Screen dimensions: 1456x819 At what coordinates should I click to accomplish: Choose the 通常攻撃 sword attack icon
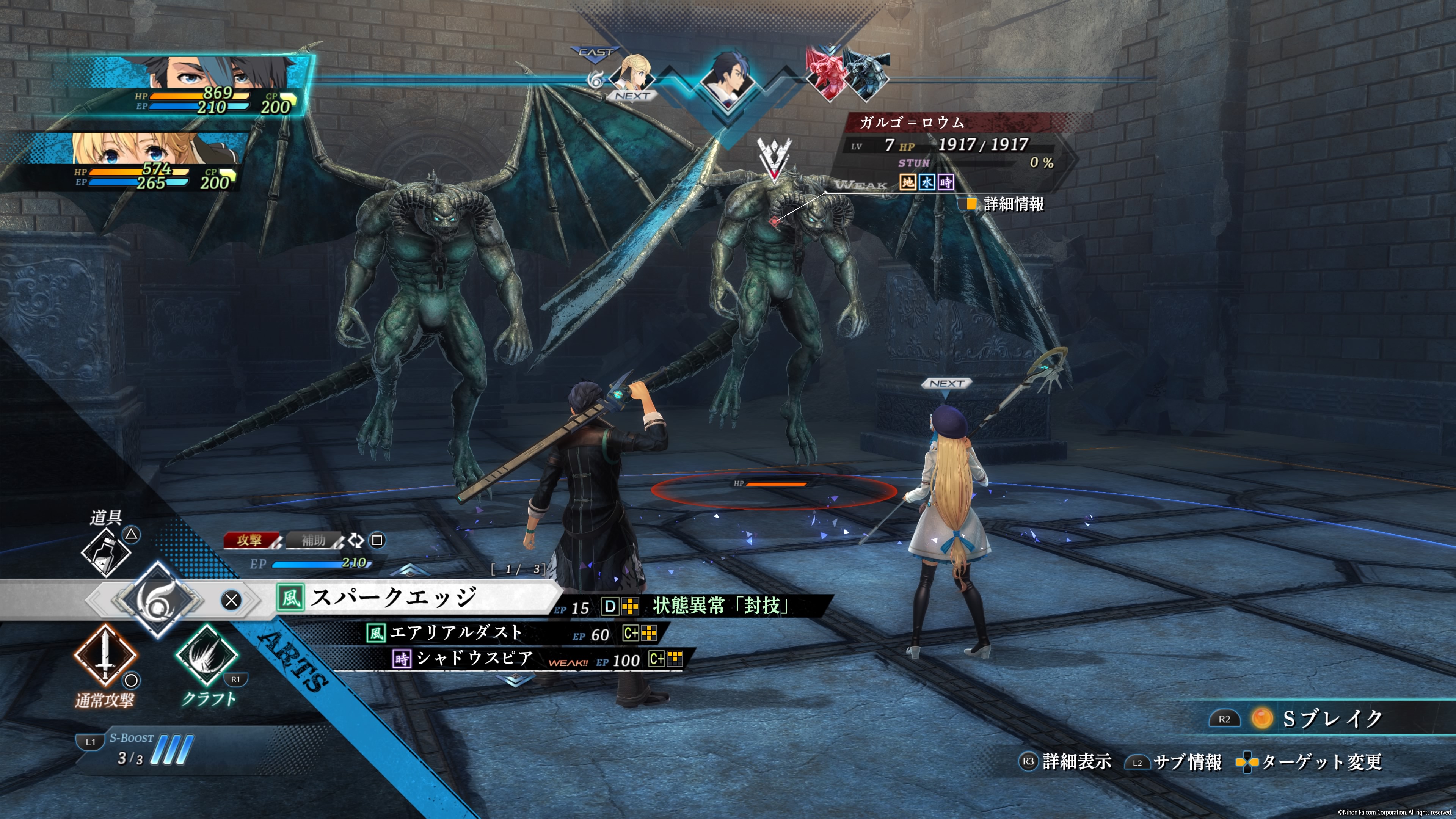pos(105,656)
